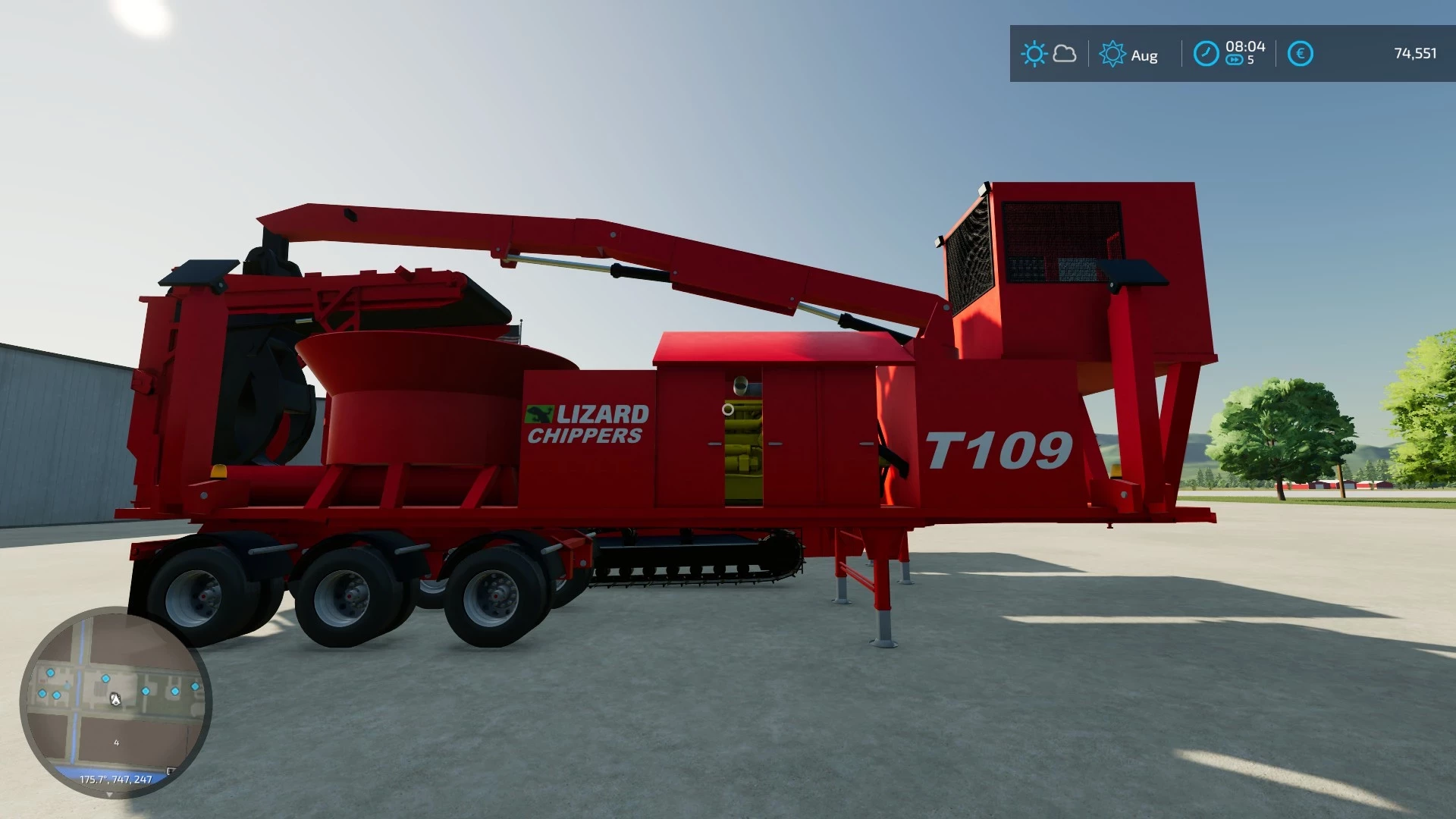
Task: Click the timescale value 5
Action: point(1250,59)
